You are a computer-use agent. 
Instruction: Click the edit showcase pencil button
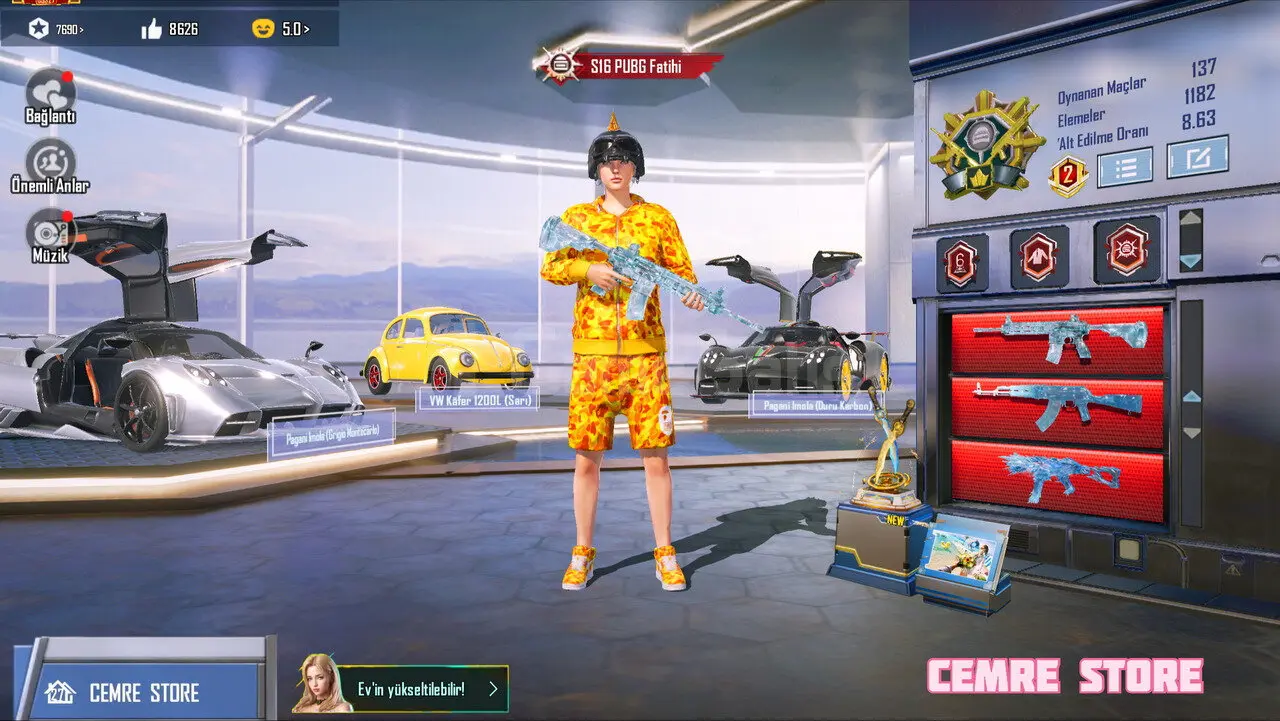pos(1197,157)
